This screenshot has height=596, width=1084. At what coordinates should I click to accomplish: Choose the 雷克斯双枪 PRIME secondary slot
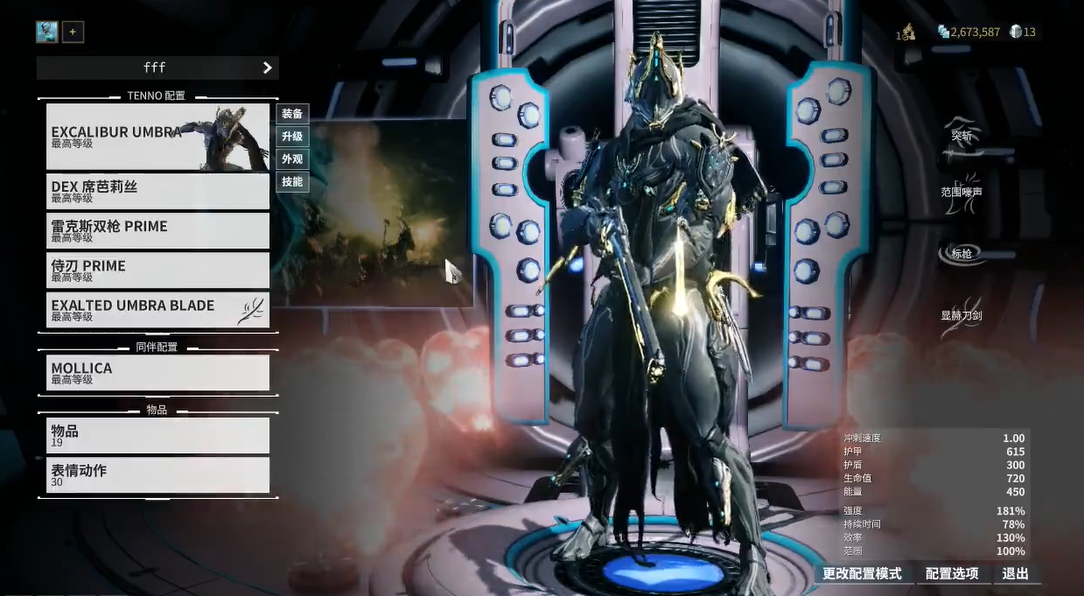[157, 231]
